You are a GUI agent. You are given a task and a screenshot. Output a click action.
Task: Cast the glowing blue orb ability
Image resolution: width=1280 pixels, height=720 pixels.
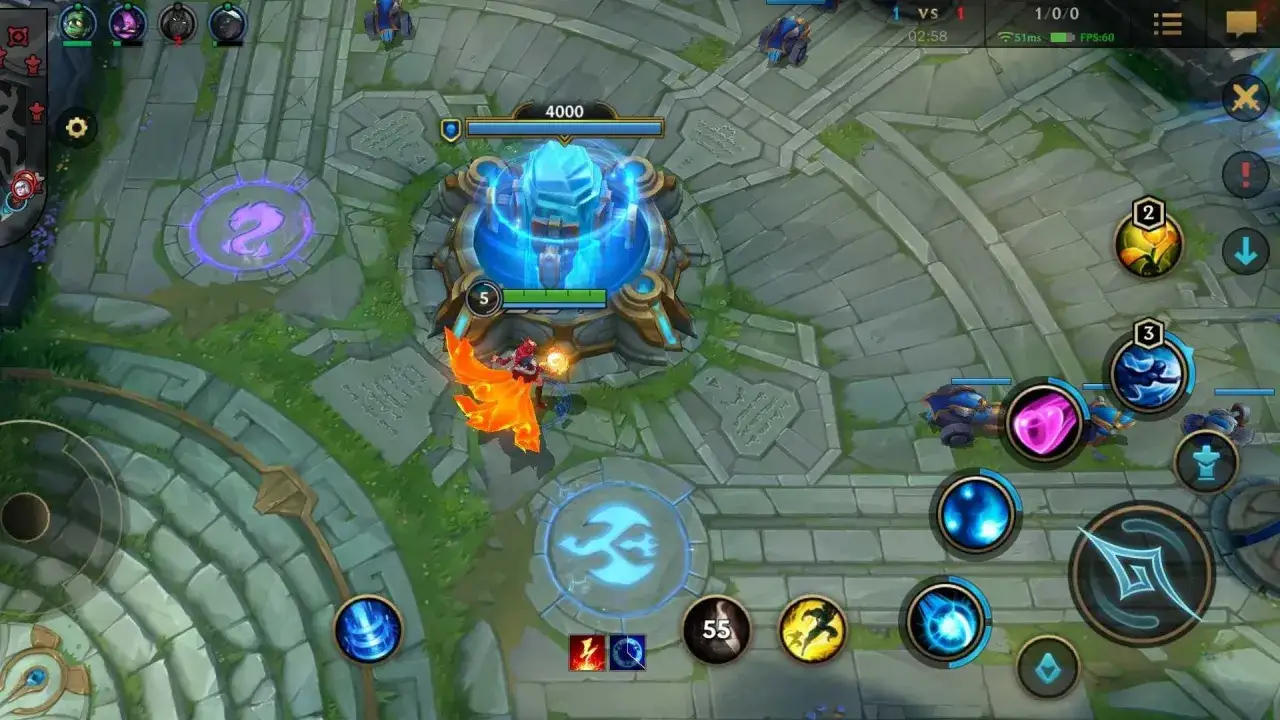(975, 514)
